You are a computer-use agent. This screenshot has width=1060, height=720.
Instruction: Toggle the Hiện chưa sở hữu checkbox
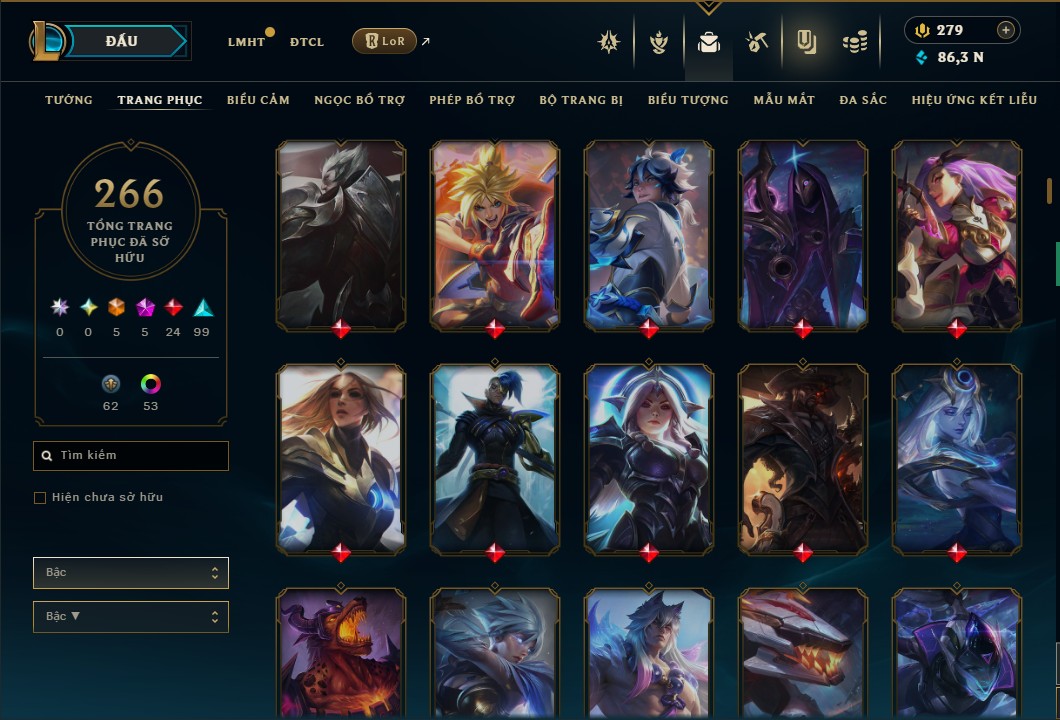tap(40, 498)
